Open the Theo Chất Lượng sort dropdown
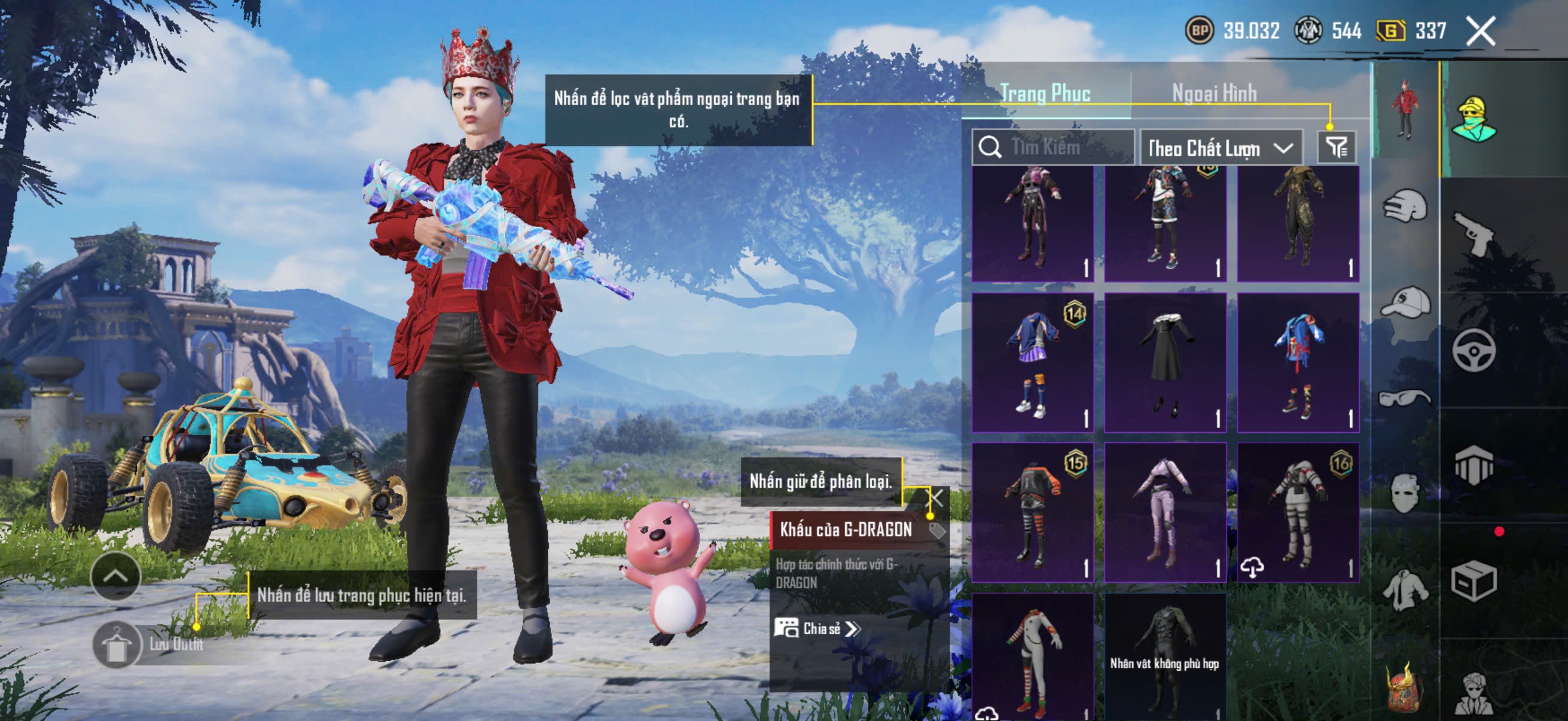Viewport: 1568px width, 721px height. pos(1221,148)
